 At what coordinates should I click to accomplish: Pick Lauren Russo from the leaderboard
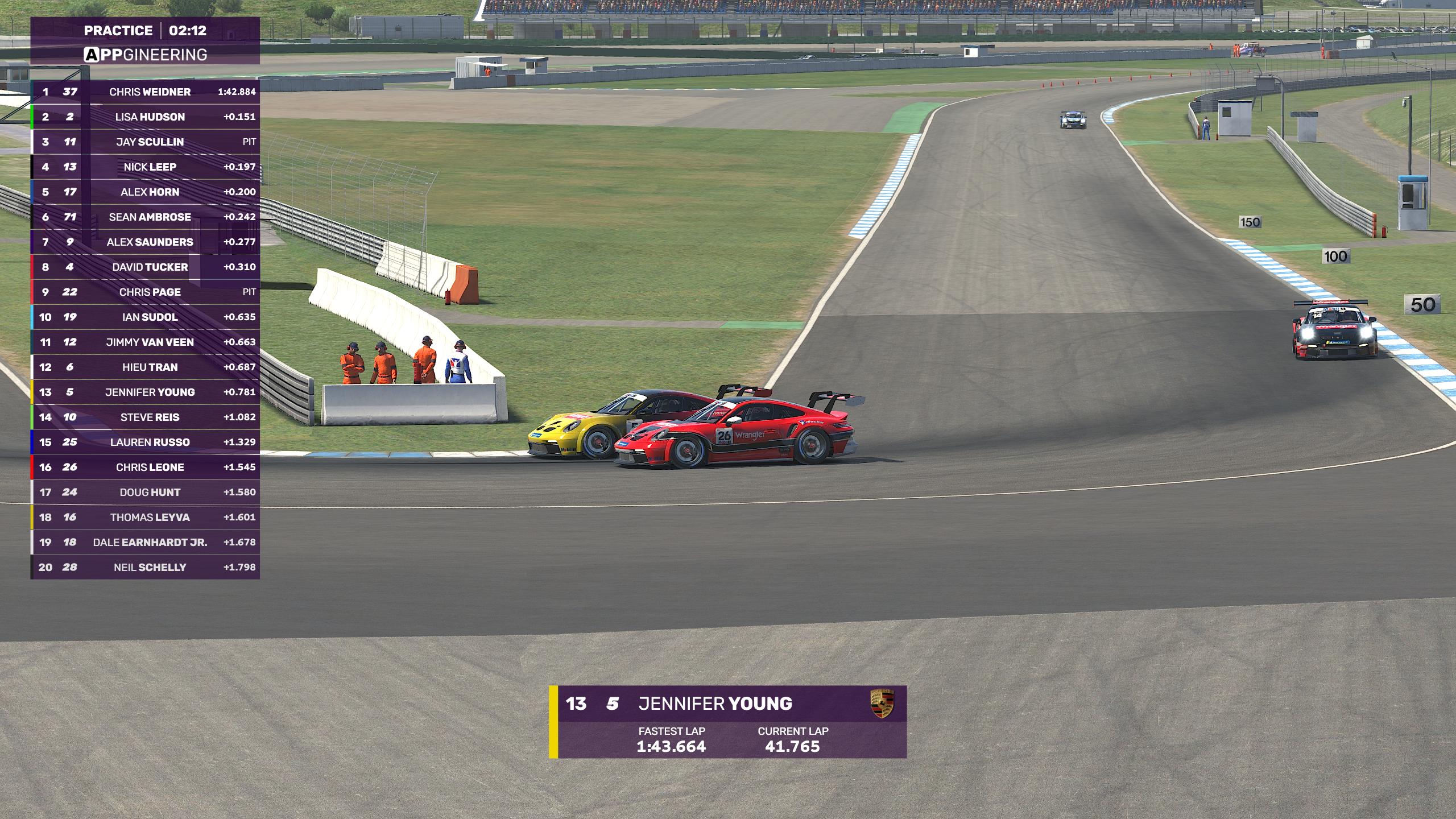coord(150,442)
